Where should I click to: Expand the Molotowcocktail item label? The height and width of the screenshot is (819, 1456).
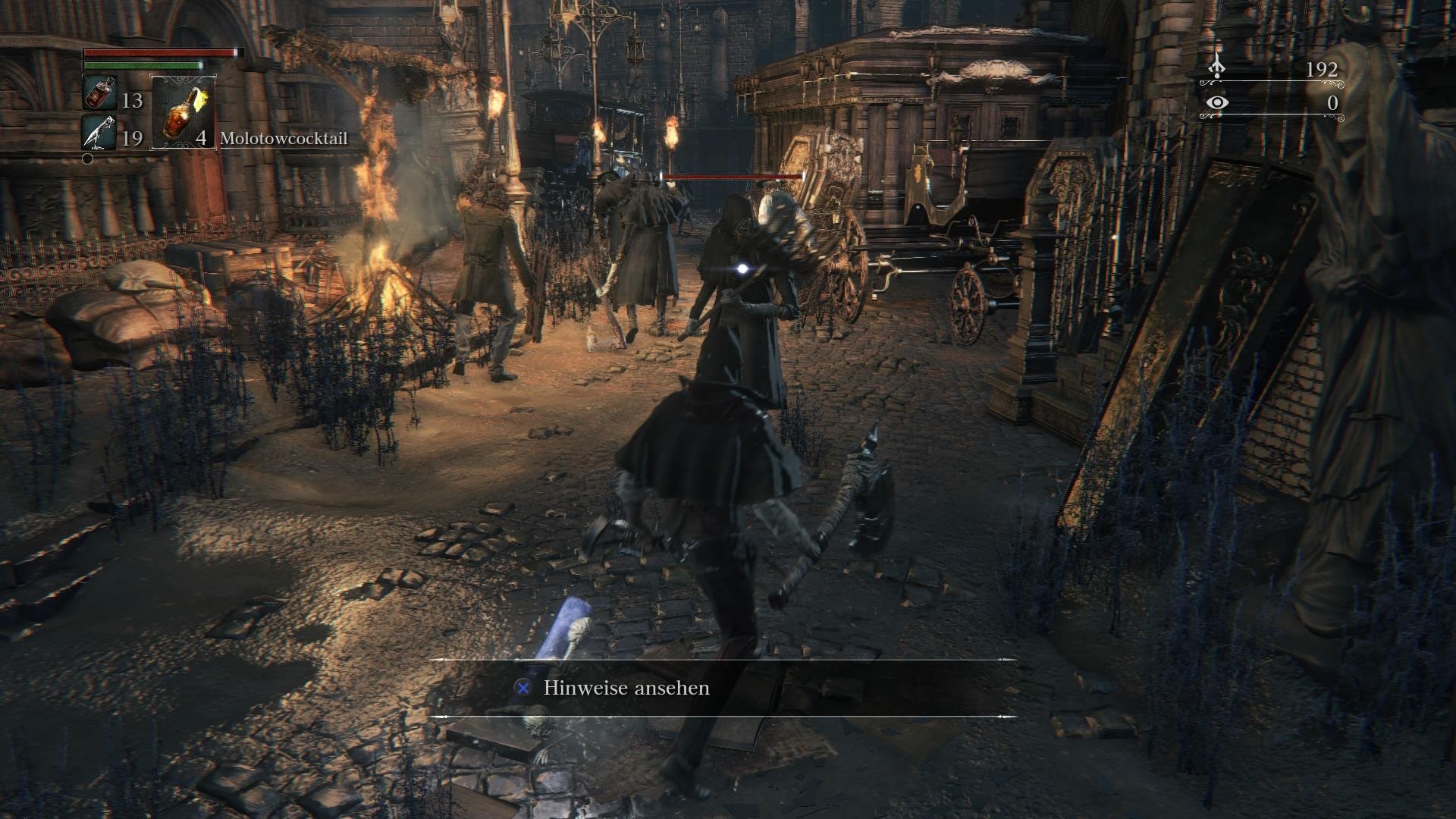(284, 139)
